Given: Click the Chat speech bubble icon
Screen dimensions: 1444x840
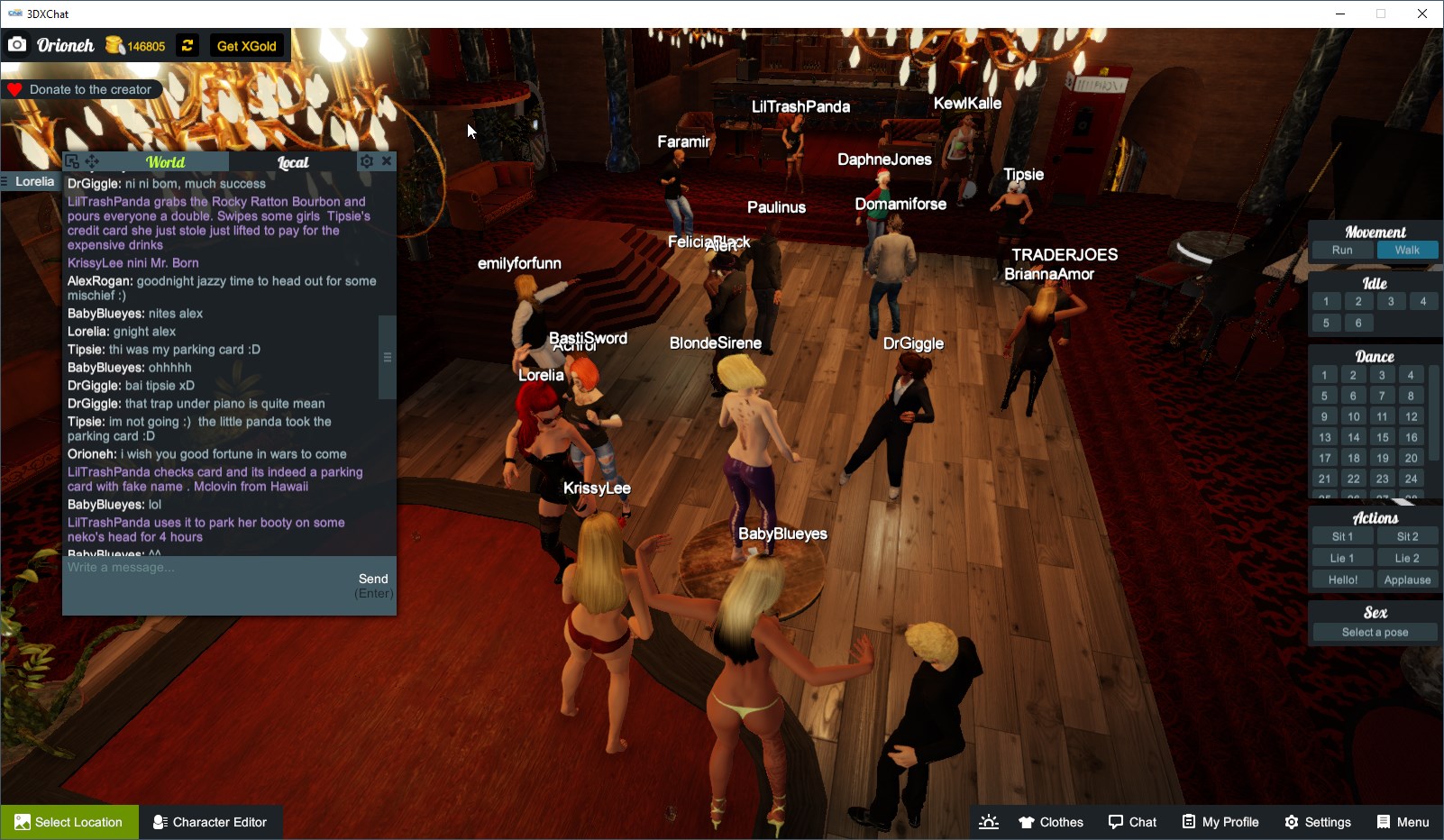Looking at the screenshot, I should point(1133,821).
